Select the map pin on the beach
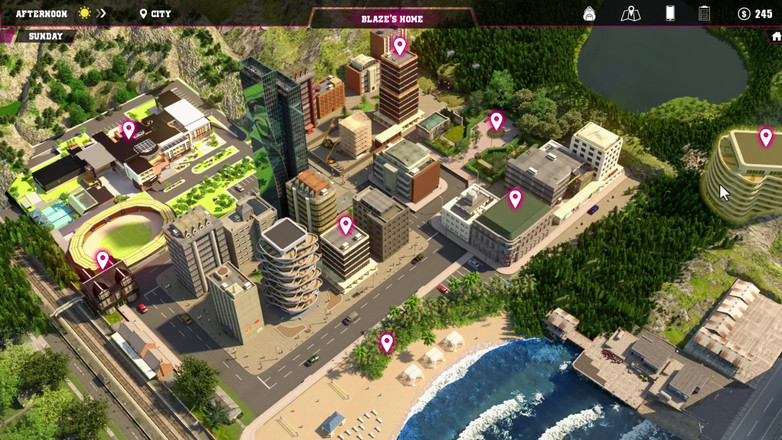782x440 pixels. pyautogui.click(x=387, y=343)
